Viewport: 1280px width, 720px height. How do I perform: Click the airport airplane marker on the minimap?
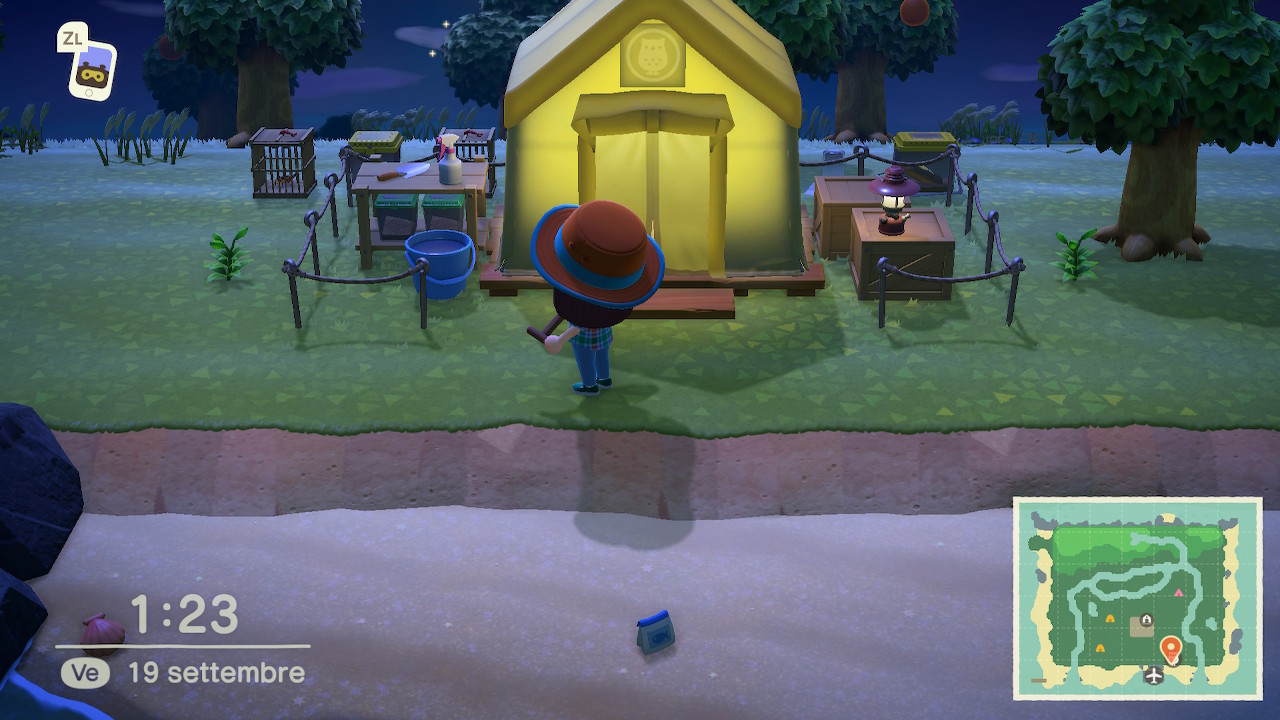coord(1155,677)
